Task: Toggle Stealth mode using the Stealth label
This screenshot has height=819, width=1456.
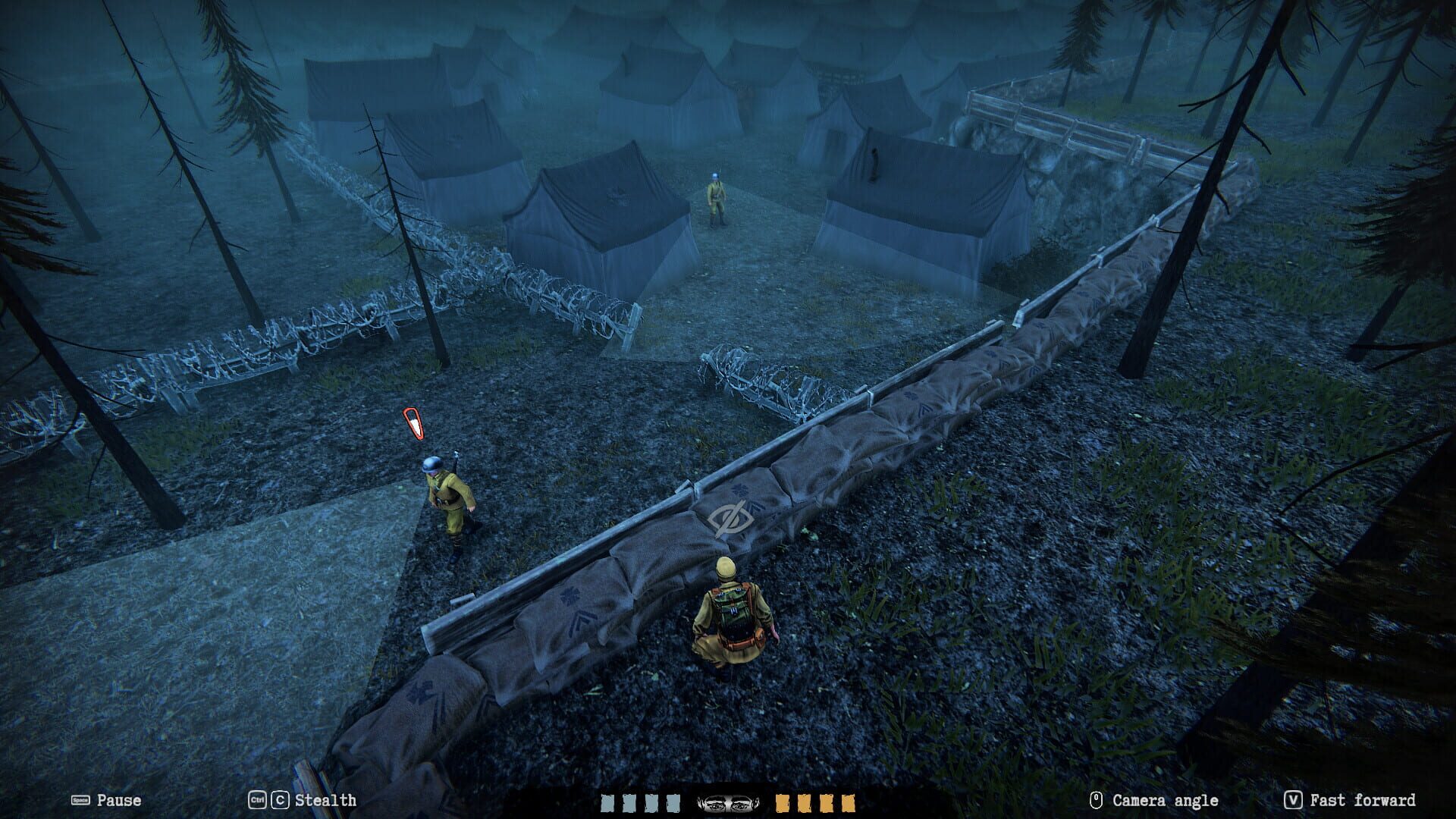Action: tap(326, 800)
